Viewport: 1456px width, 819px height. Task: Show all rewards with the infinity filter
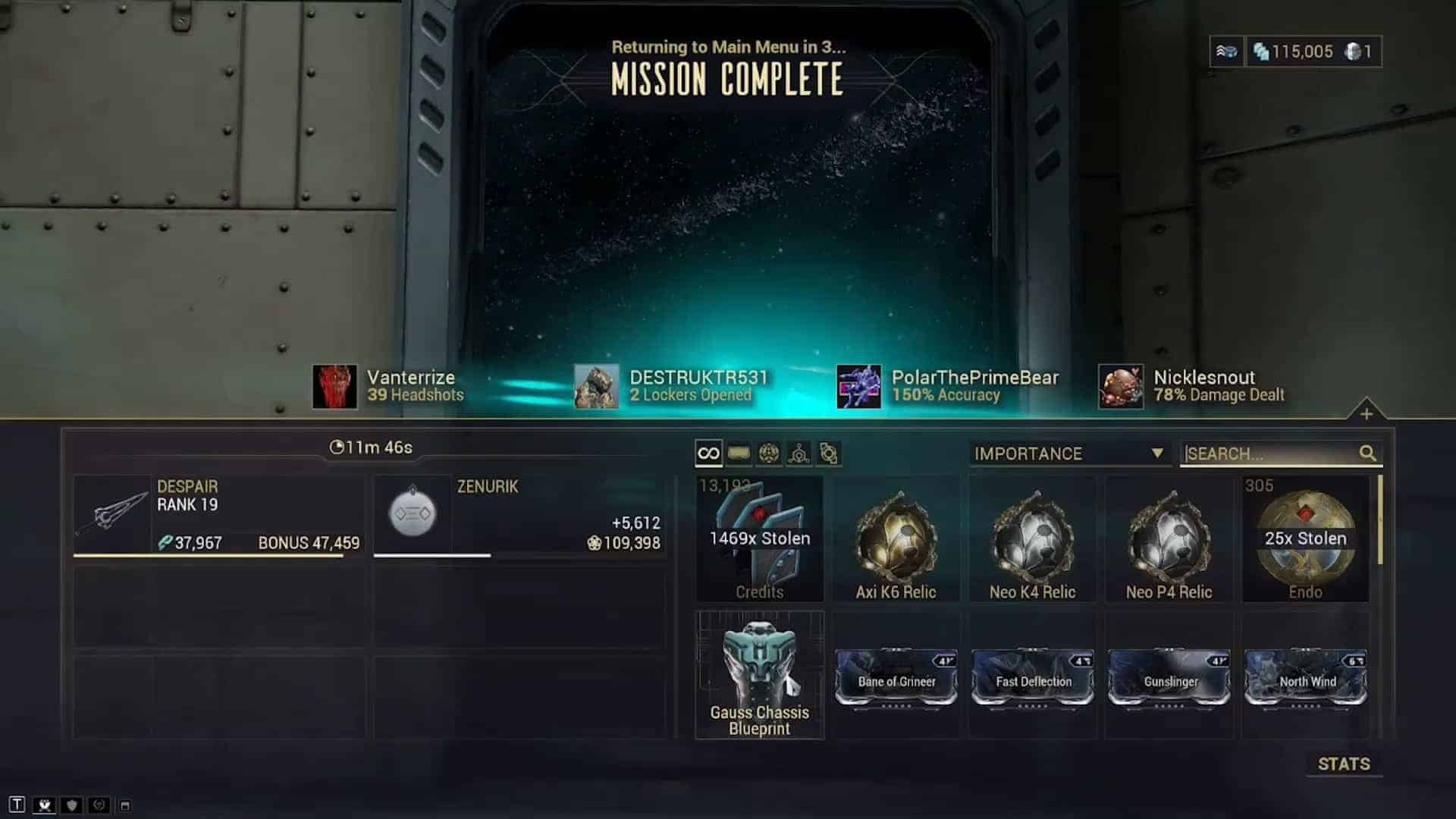(708, 453)
